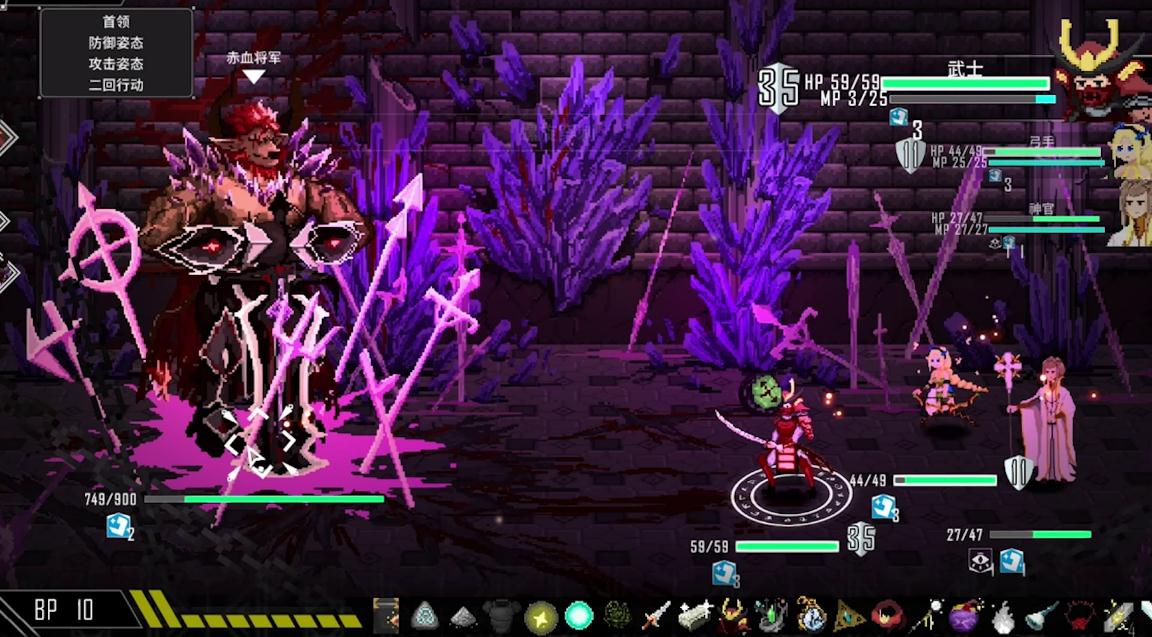1152x637 pixels.
Task: Select the book icon in the item bar
Action: point(386,615)
